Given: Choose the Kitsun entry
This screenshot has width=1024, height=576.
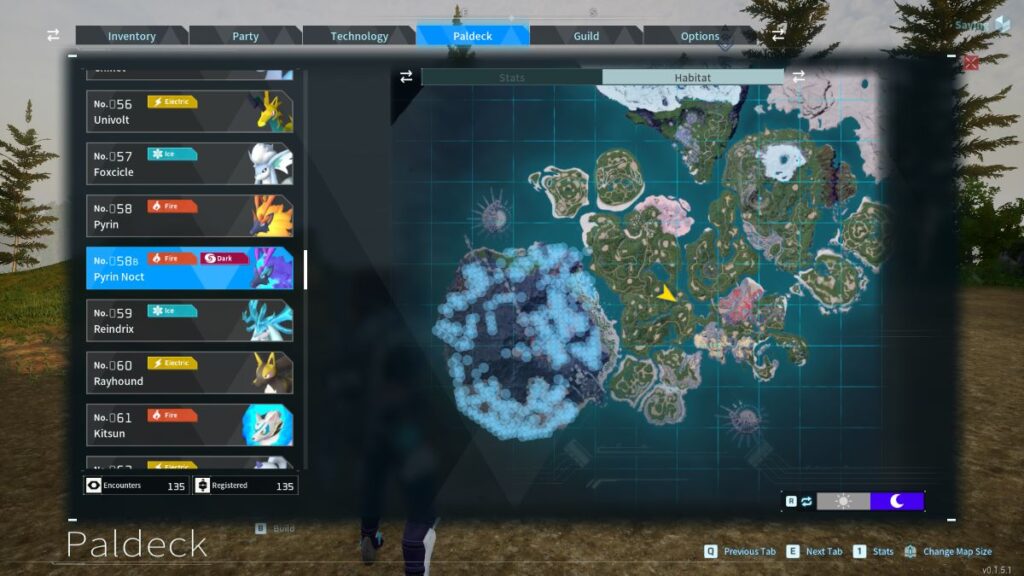Looking at the screenshot, I should coord(189,424).
